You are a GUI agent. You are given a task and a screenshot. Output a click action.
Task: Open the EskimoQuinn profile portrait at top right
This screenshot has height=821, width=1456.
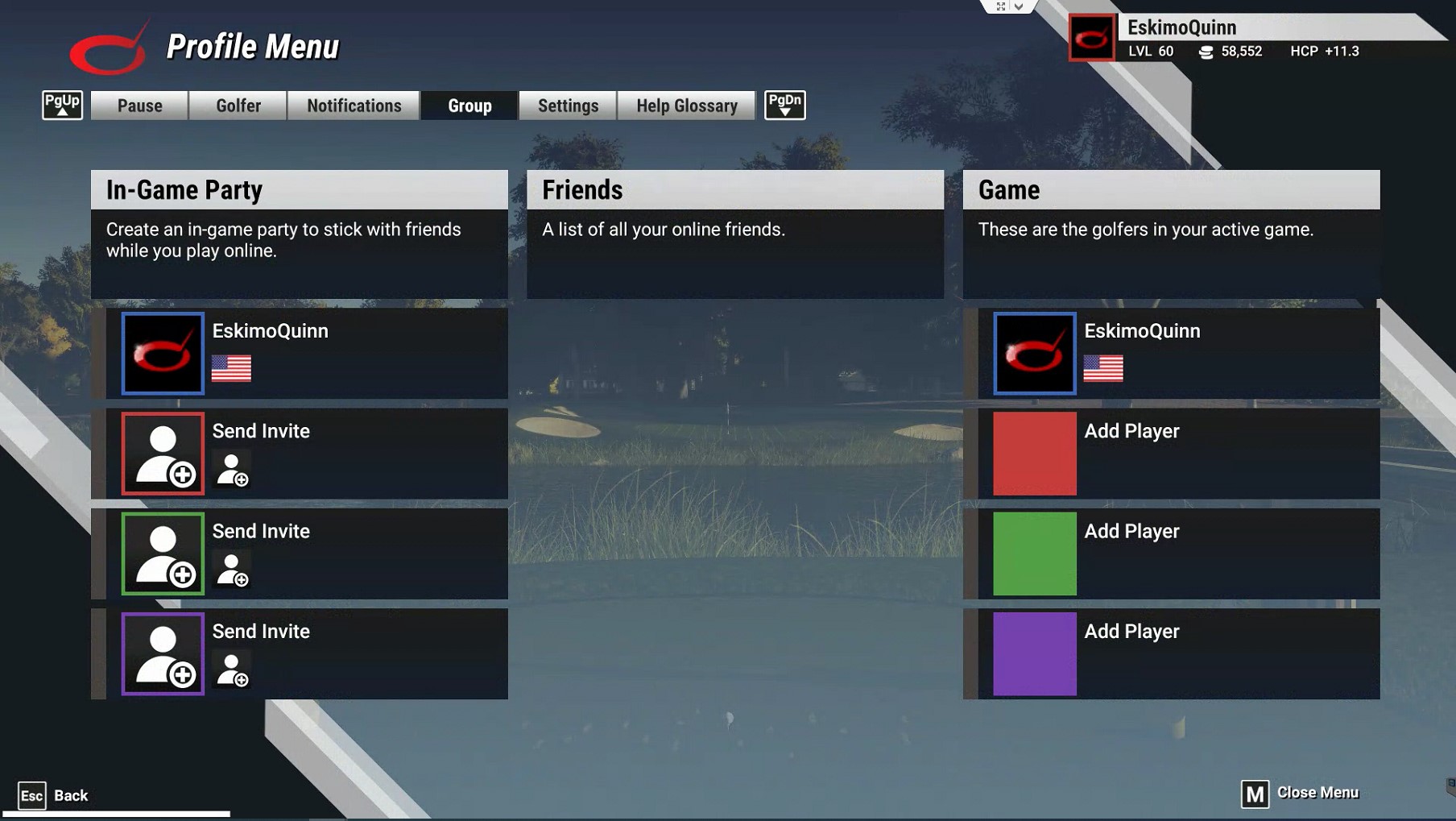pos(1090,37)
